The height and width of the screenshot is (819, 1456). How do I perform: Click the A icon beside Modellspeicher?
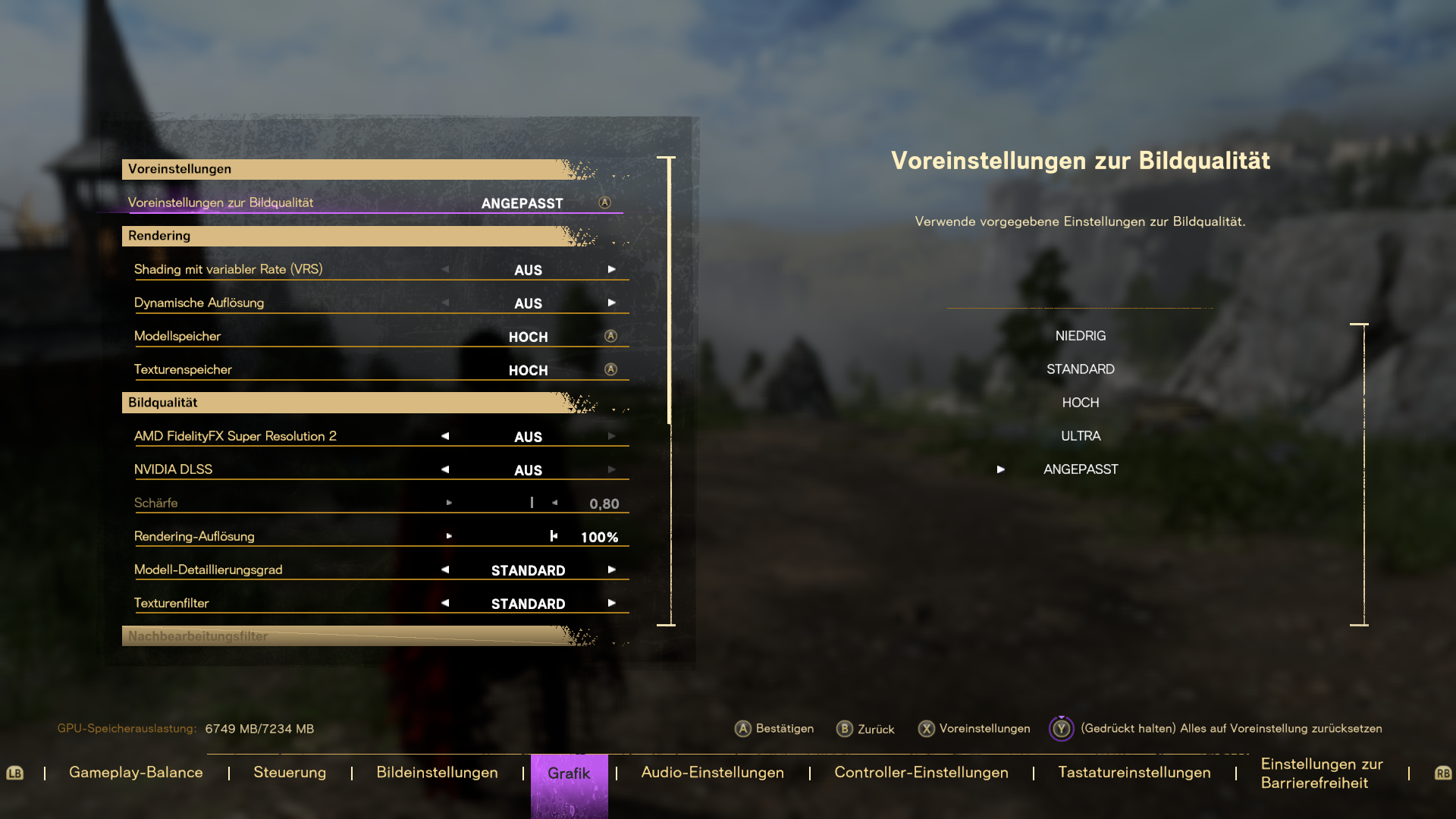point(610,336)
